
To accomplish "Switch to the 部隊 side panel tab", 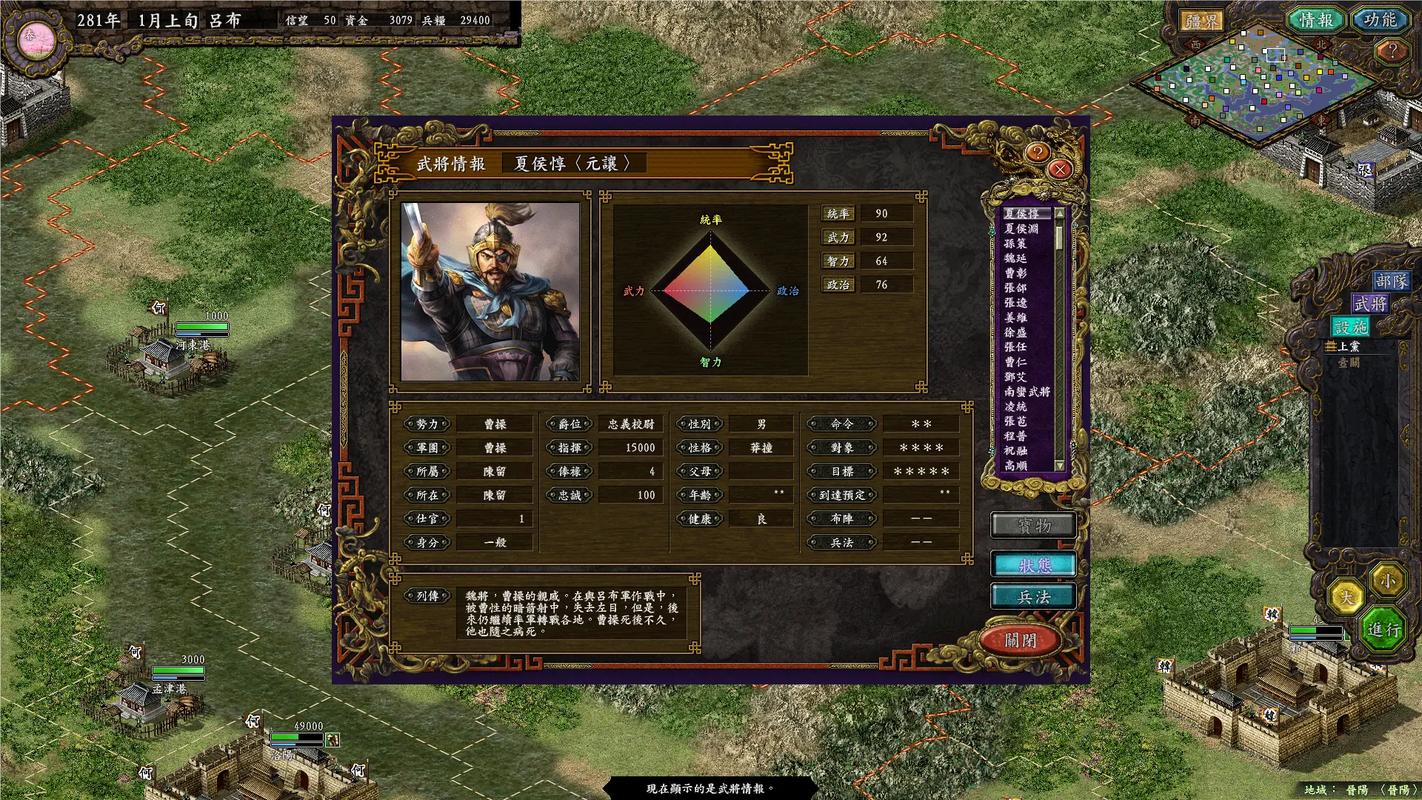I will click(1392, 283).
